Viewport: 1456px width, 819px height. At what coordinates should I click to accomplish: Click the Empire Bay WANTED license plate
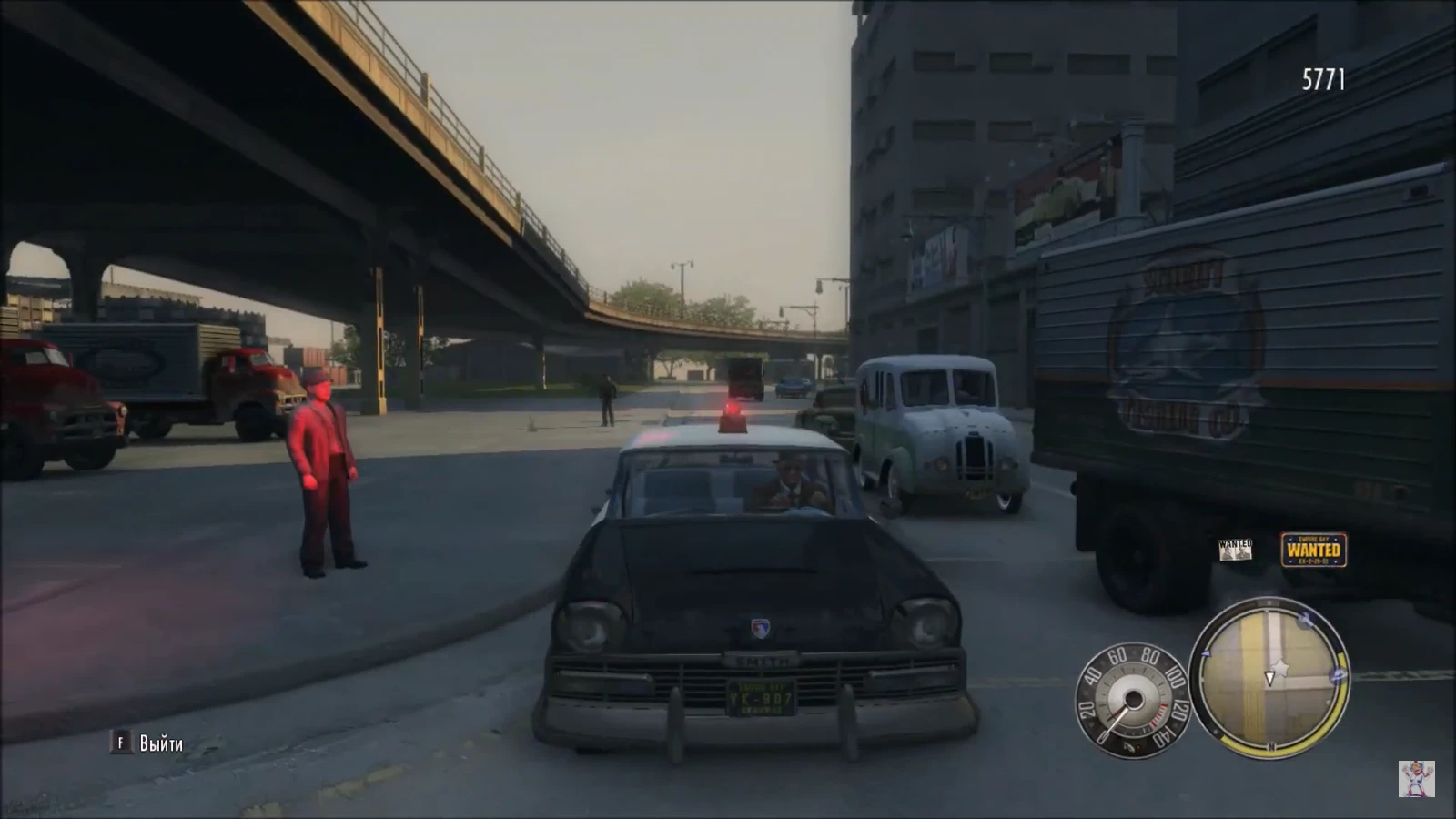point(1314,549)
